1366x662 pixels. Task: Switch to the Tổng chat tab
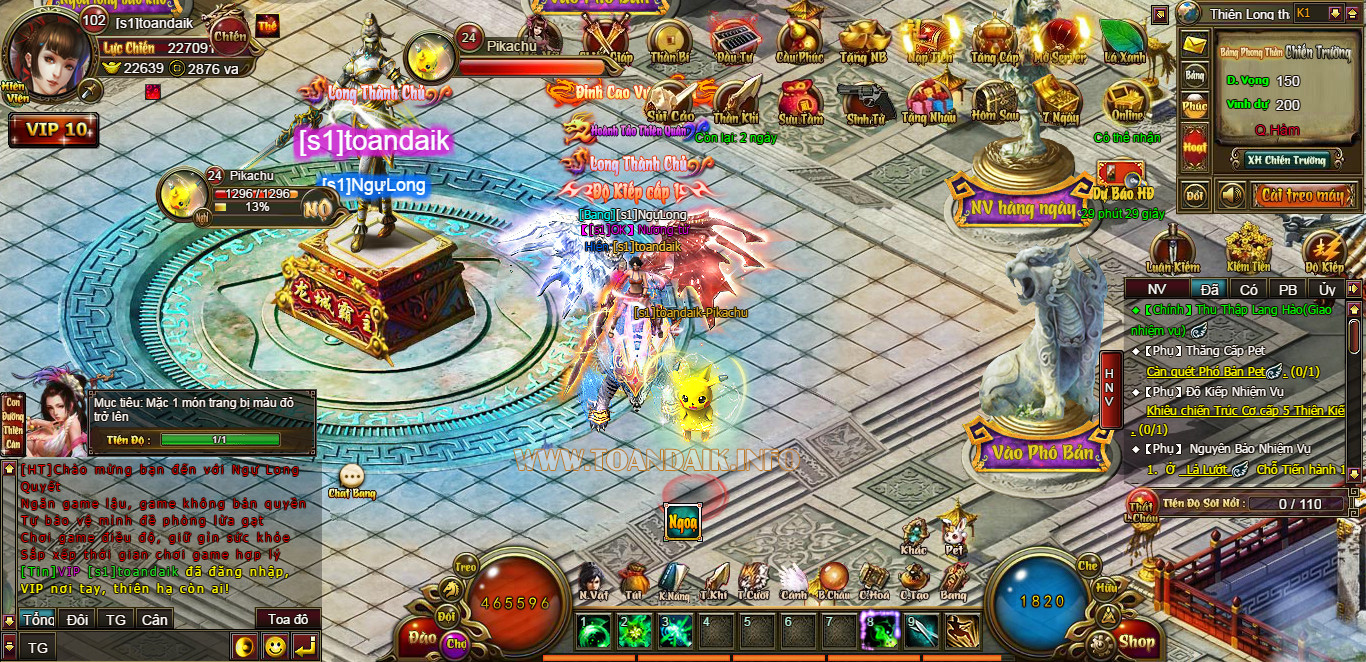click(38, 620)
